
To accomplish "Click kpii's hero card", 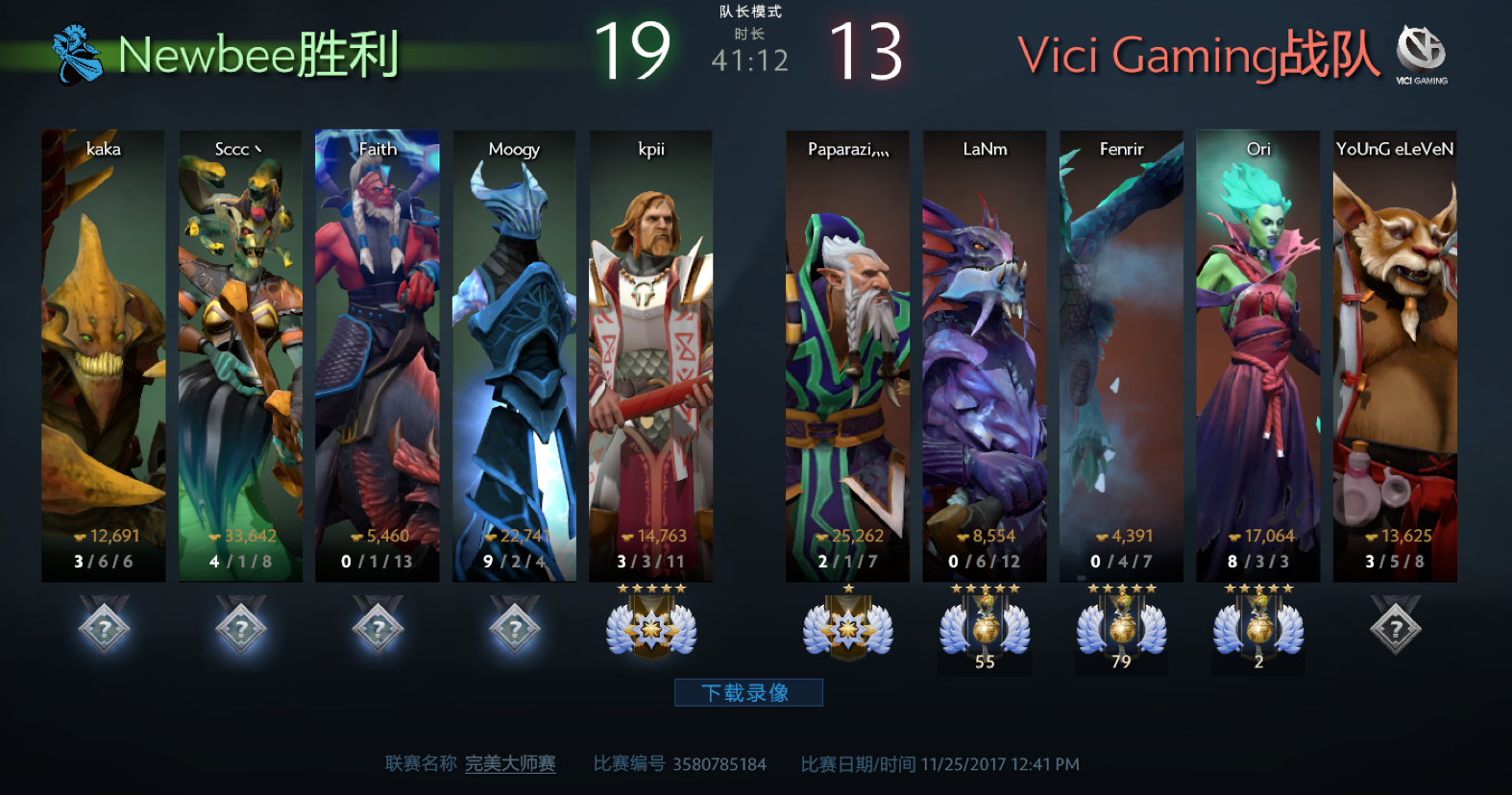I will (x=651, y=355).
